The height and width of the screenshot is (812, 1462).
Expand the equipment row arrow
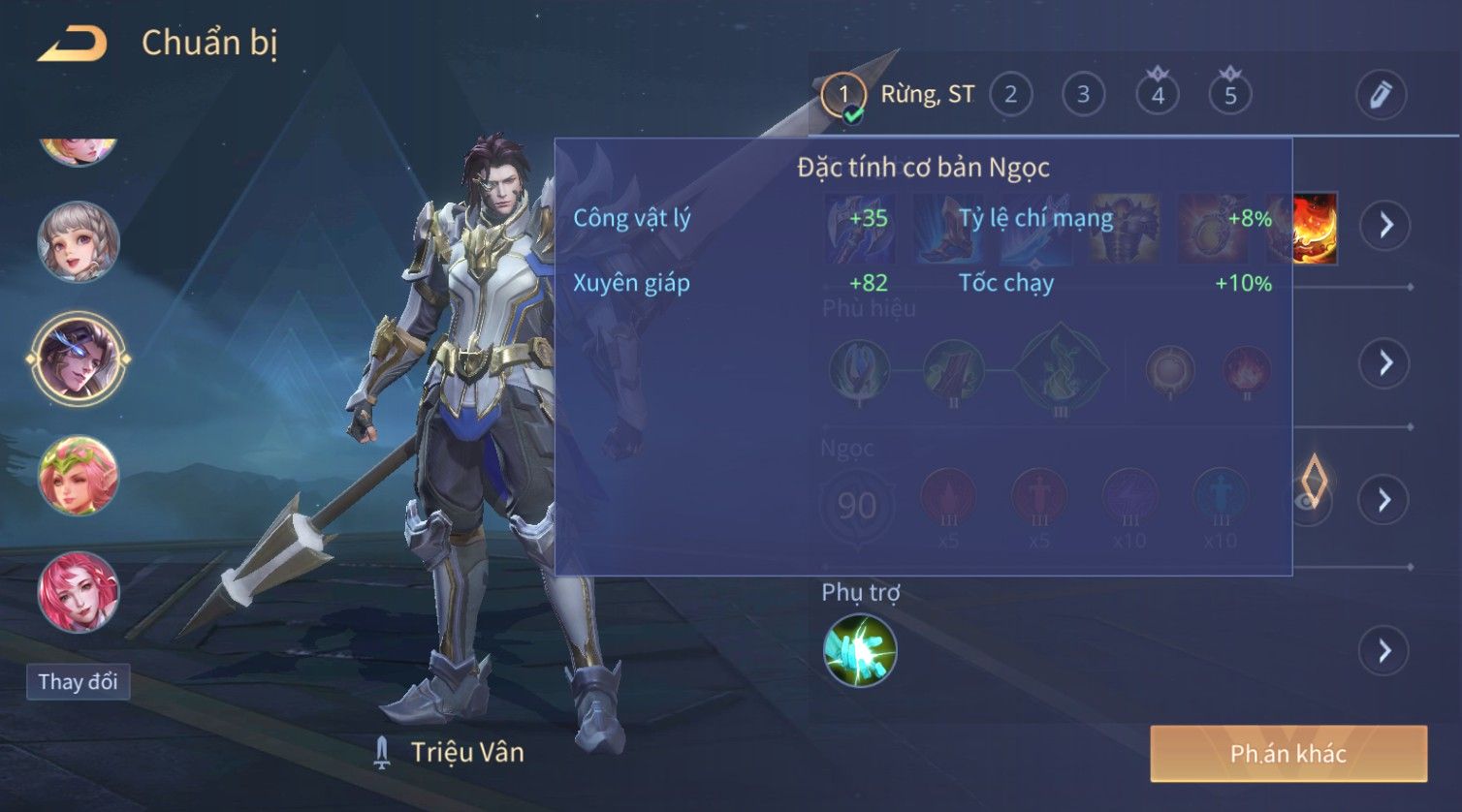pos(1384,226)
